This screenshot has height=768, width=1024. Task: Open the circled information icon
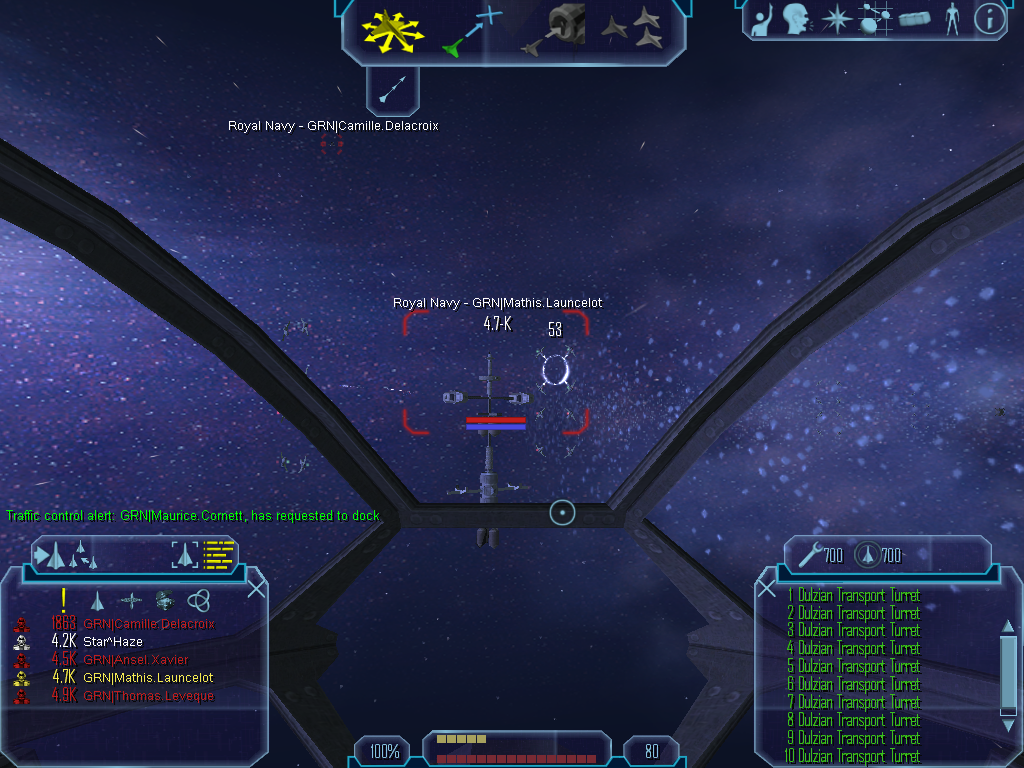click(989, 19)
